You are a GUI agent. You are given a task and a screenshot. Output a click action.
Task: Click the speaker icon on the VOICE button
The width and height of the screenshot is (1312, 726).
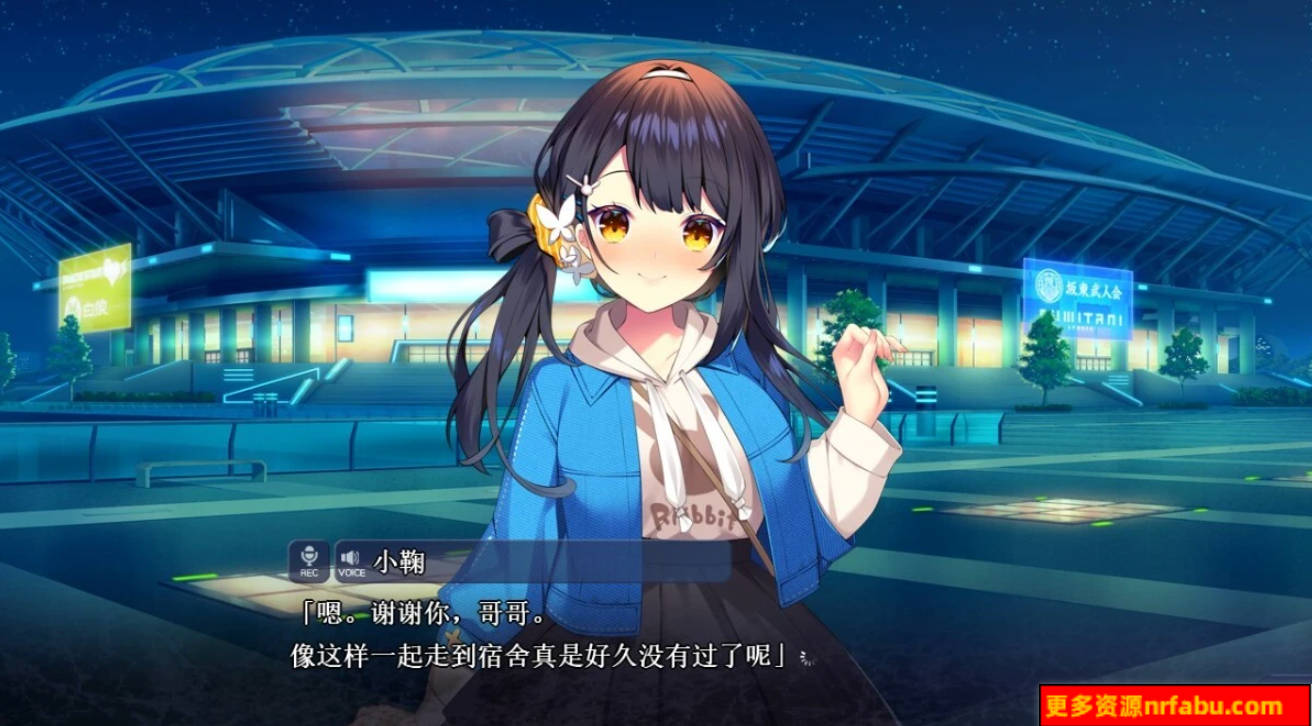[348, 555]
